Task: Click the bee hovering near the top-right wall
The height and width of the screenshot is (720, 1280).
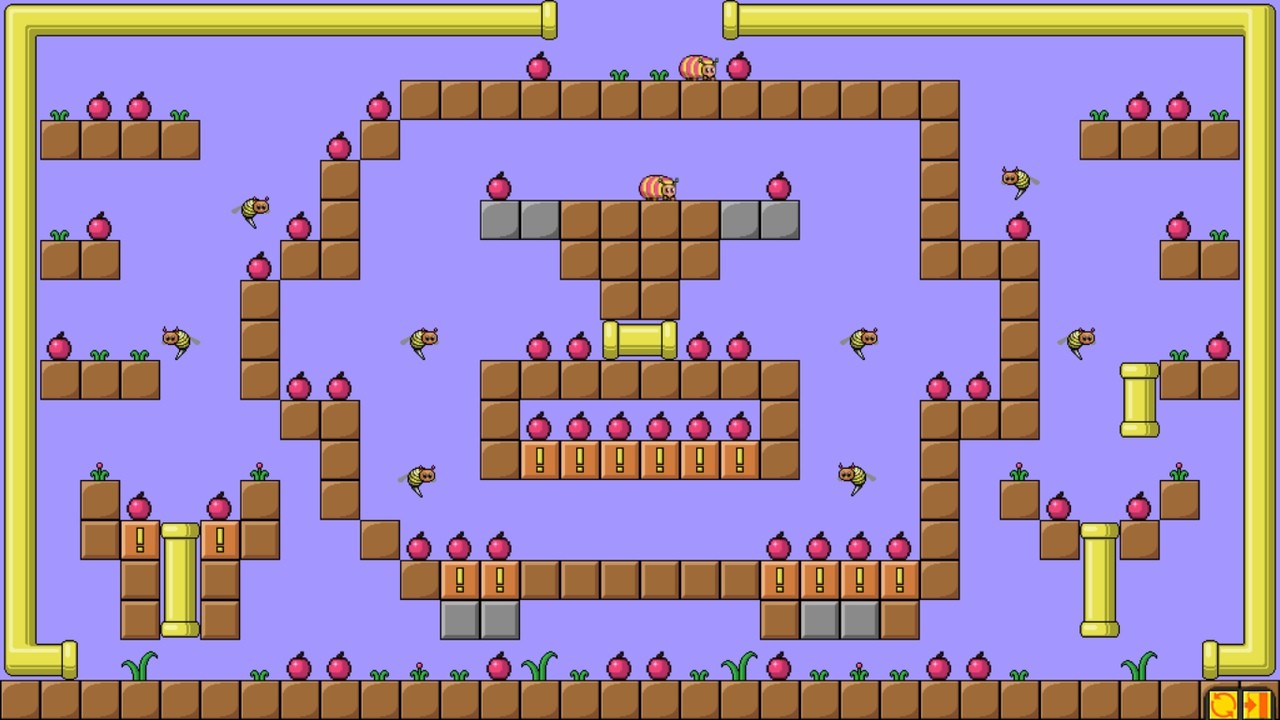Action: (1016, 180)
